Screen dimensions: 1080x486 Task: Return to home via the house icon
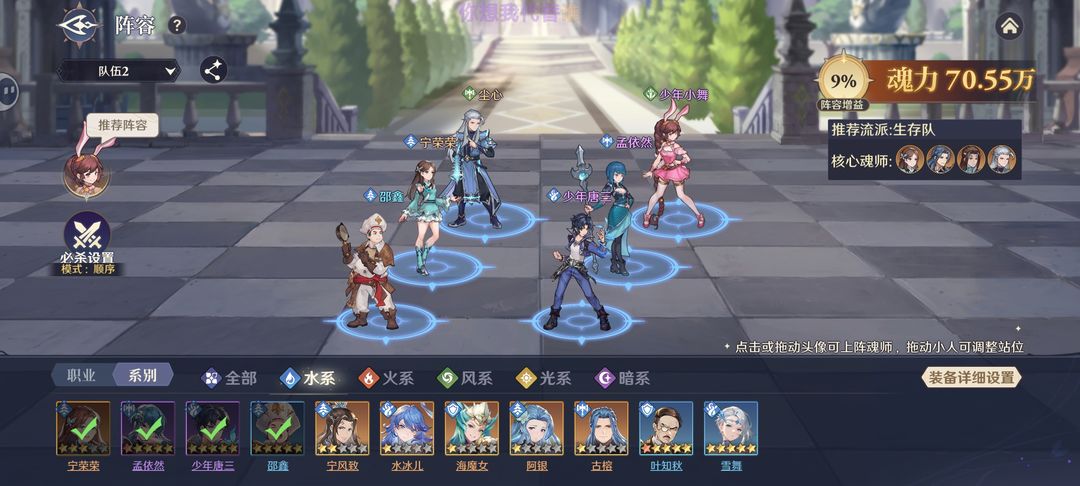[x=1010, y=25]
